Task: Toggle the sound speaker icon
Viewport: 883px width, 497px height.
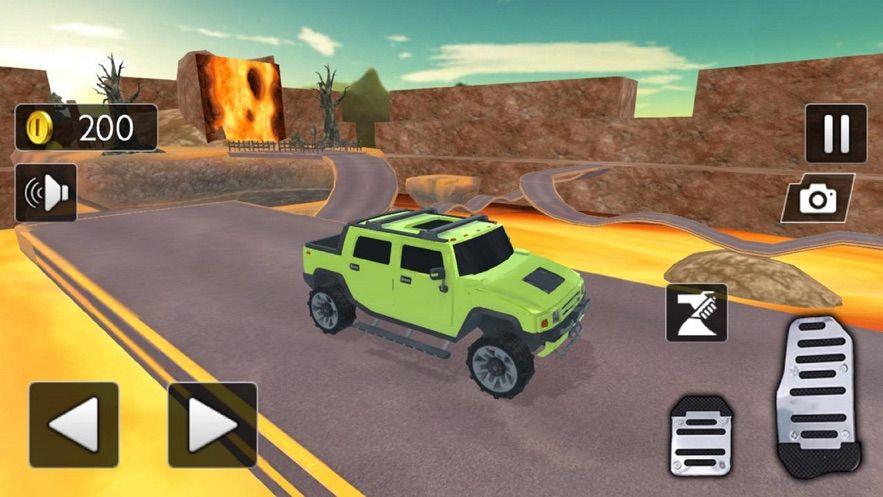Action: (x=46, y=193)
